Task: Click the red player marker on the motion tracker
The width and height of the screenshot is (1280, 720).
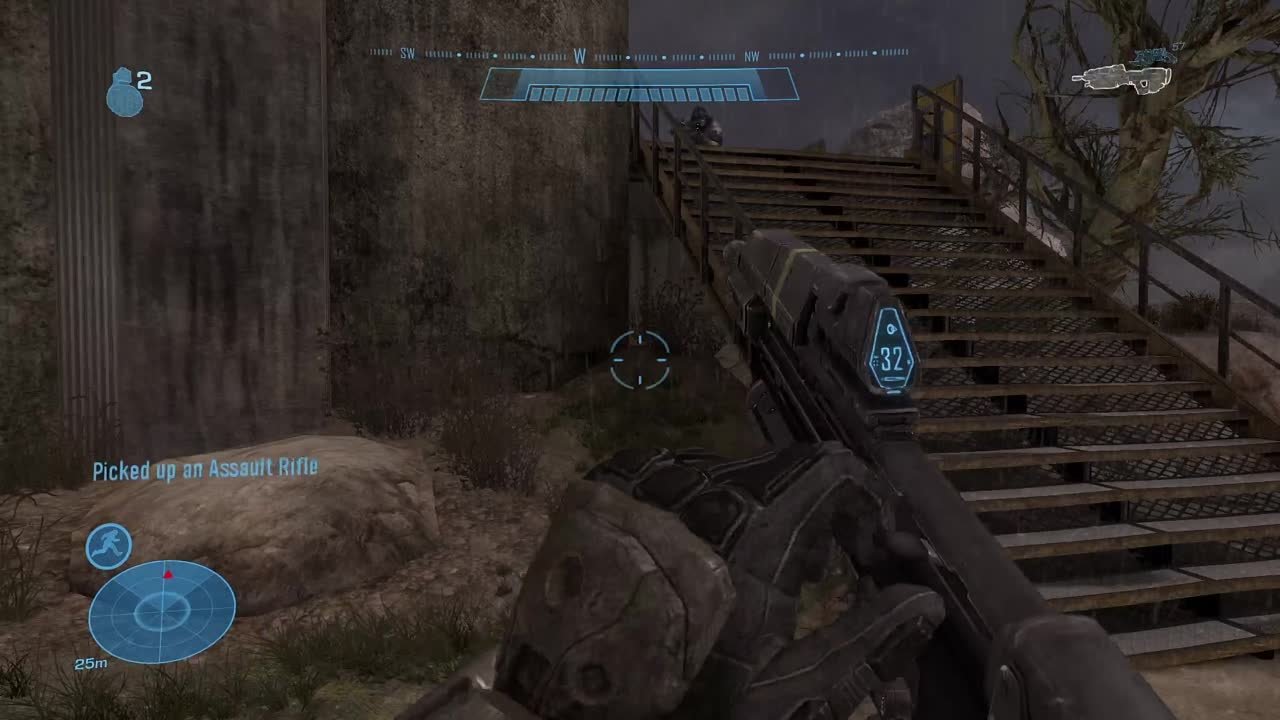Action: click(169, 573)
